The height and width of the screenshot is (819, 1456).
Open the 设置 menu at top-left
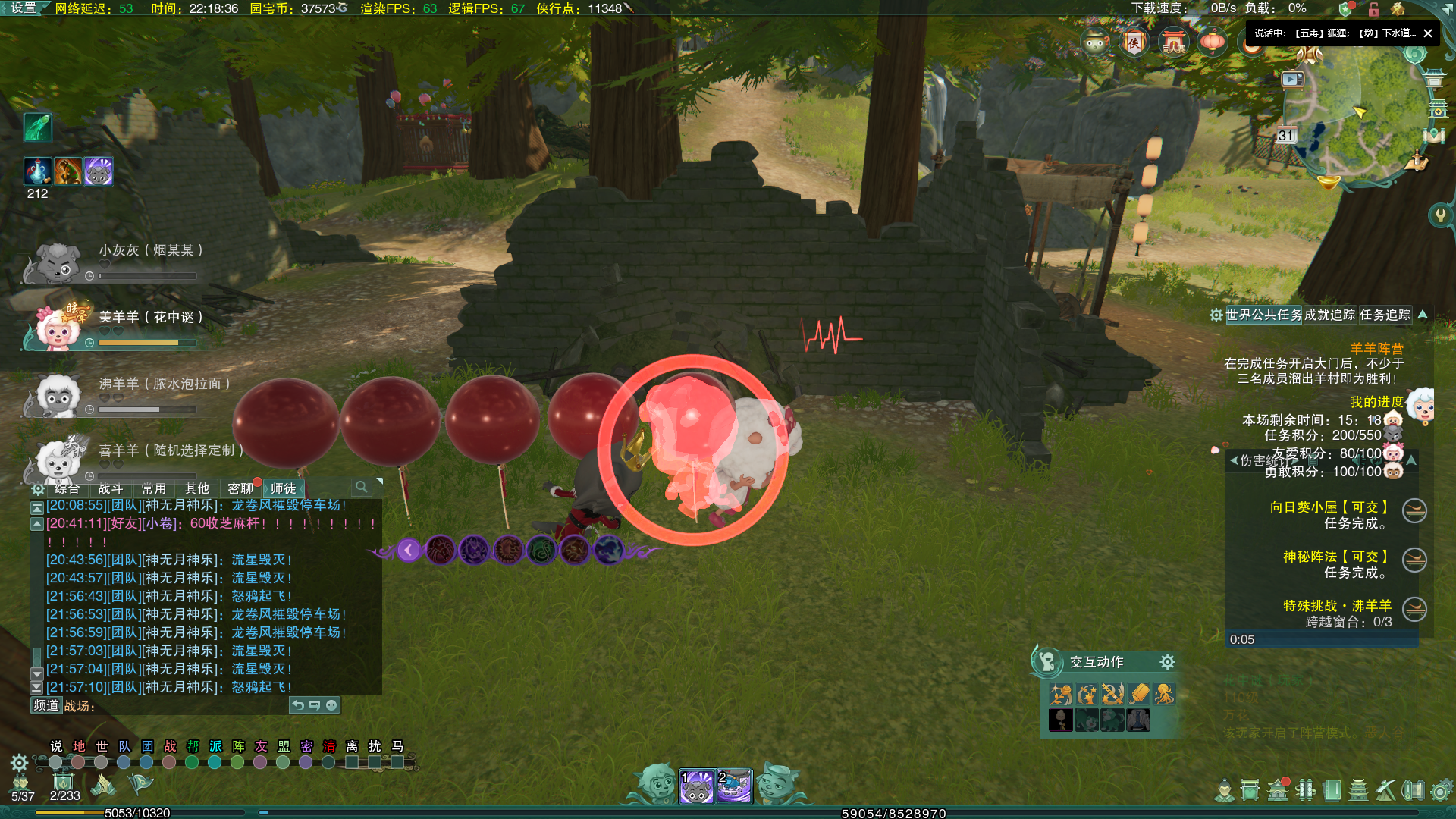[x=24, y=8]
